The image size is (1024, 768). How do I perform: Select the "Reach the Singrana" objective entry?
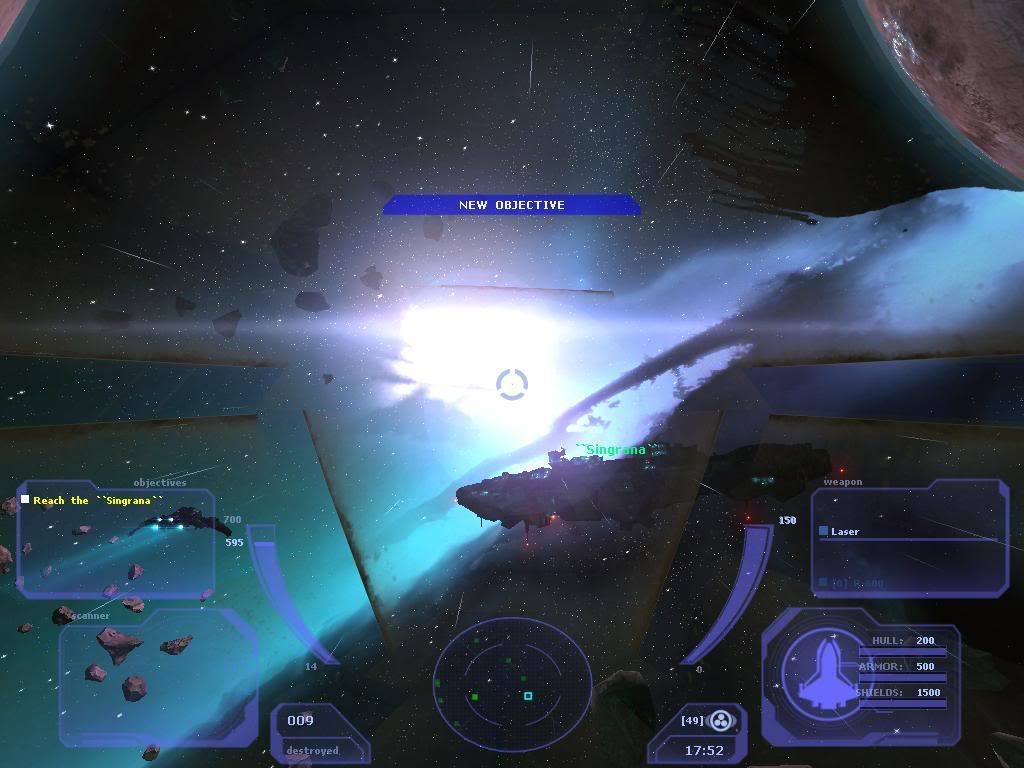pyautogui.click(x=97, y=500)
